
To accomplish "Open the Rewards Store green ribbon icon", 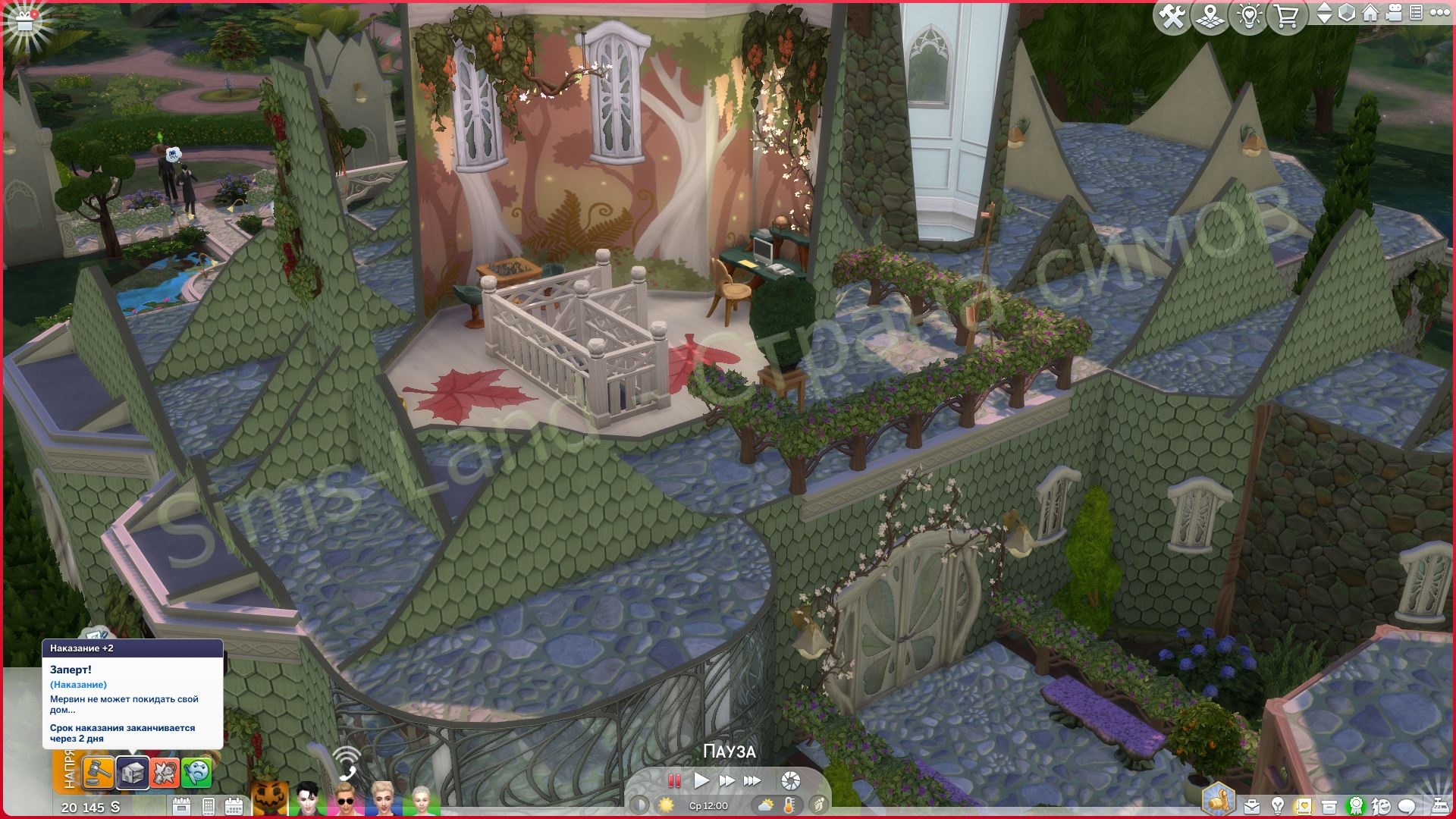I will tap(1356, 805).
